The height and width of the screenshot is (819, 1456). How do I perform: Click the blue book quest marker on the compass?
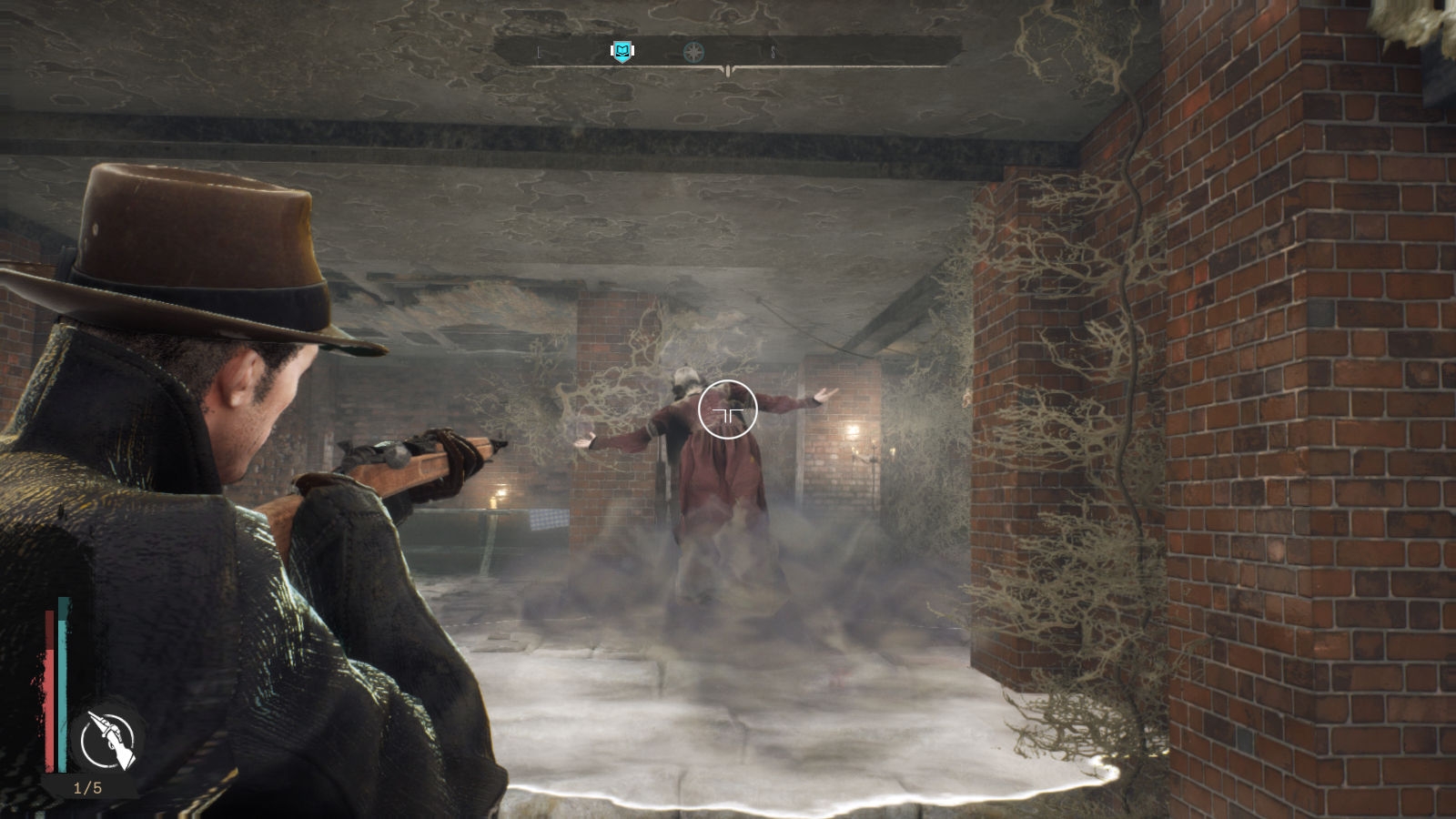(x=622, y=52)
